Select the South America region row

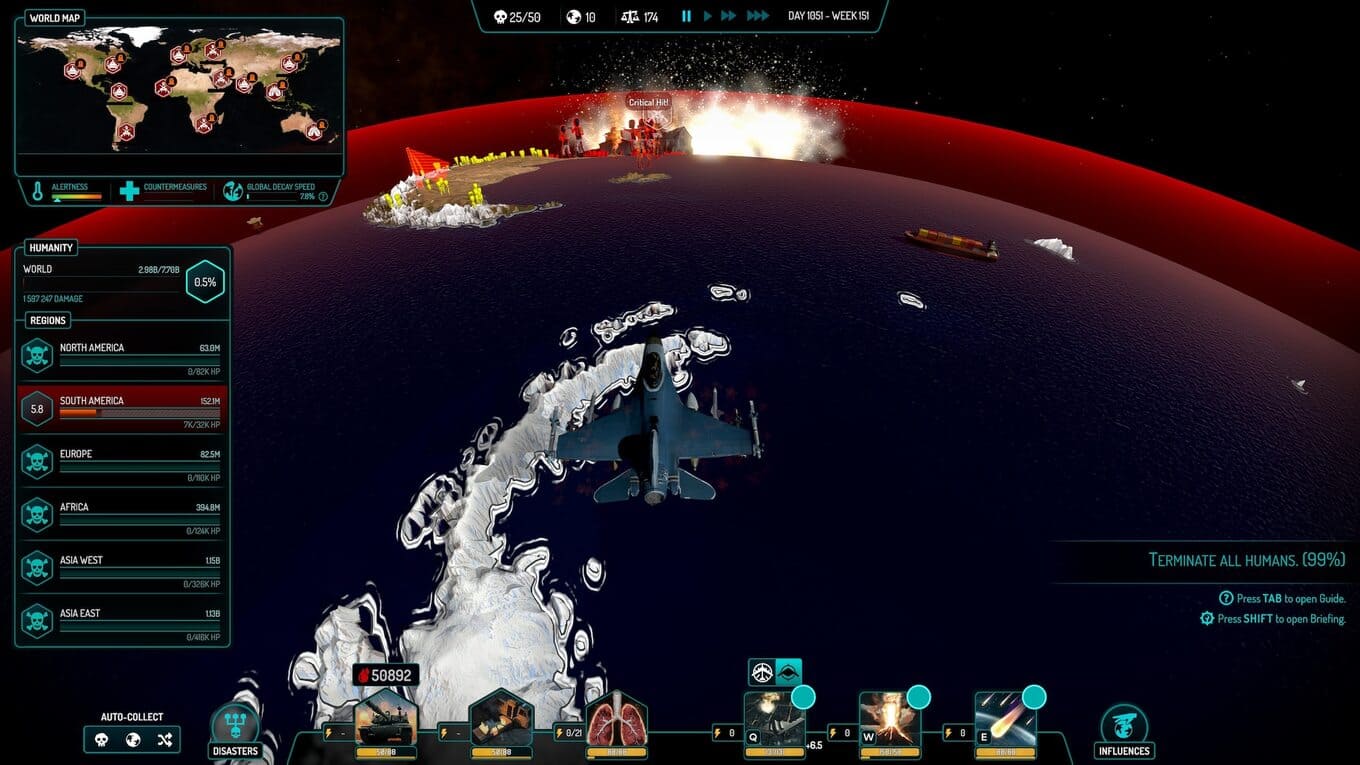point(123,408)
